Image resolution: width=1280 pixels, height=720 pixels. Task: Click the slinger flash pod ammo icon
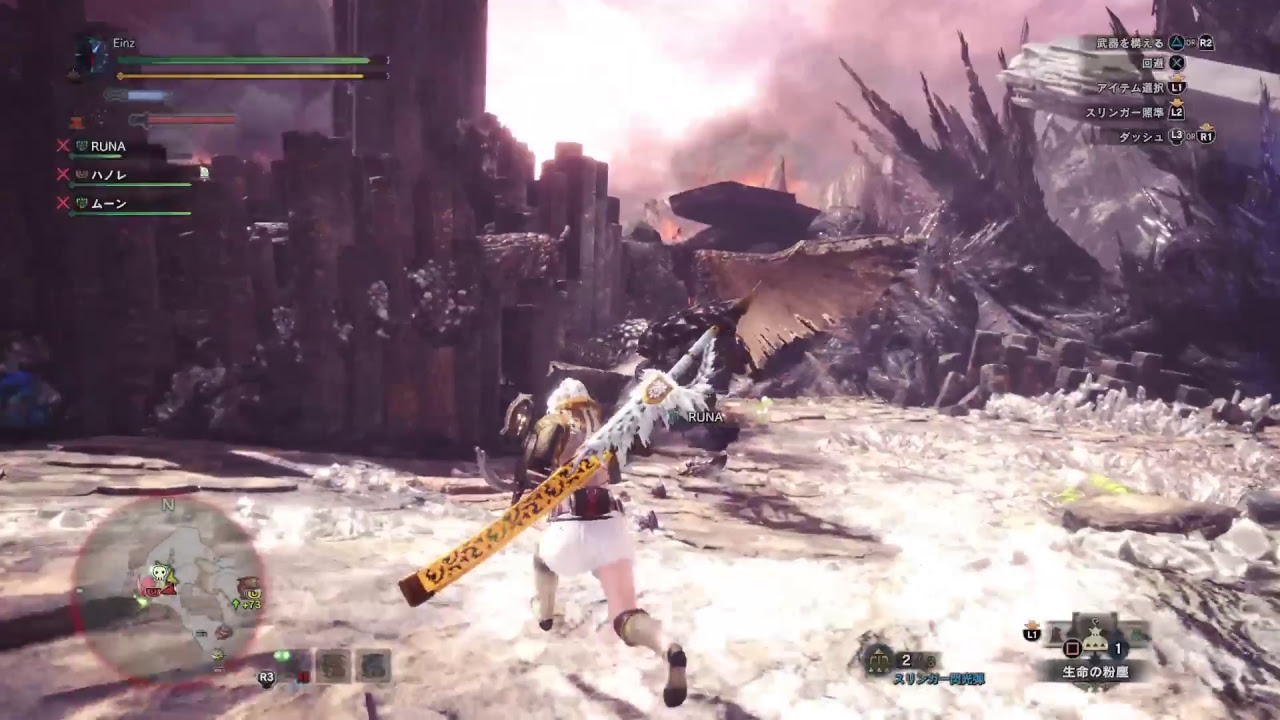coord(878,660)
